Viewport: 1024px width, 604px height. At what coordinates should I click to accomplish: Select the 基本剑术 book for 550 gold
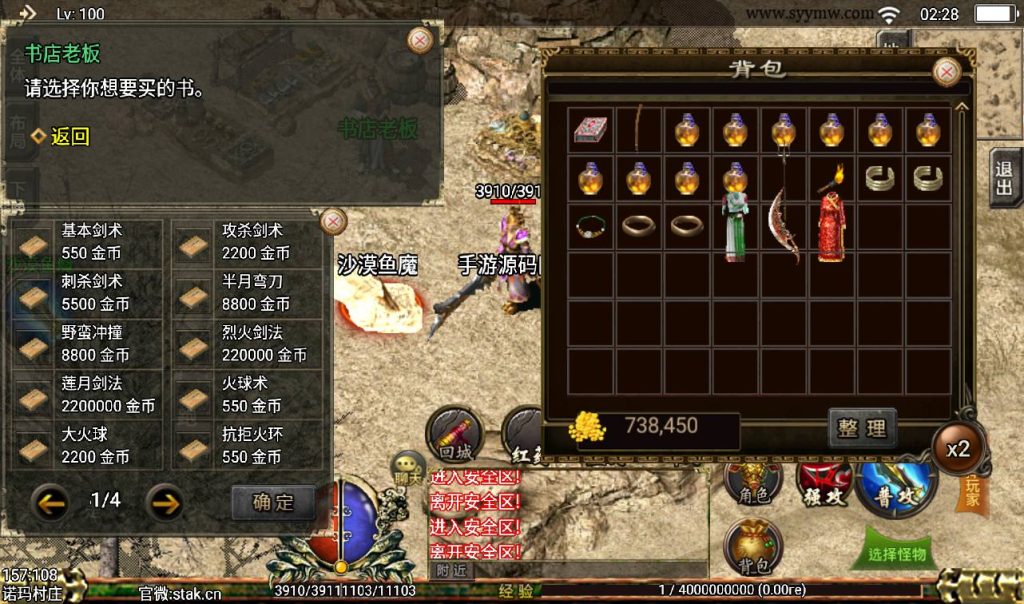pos(86,242)
